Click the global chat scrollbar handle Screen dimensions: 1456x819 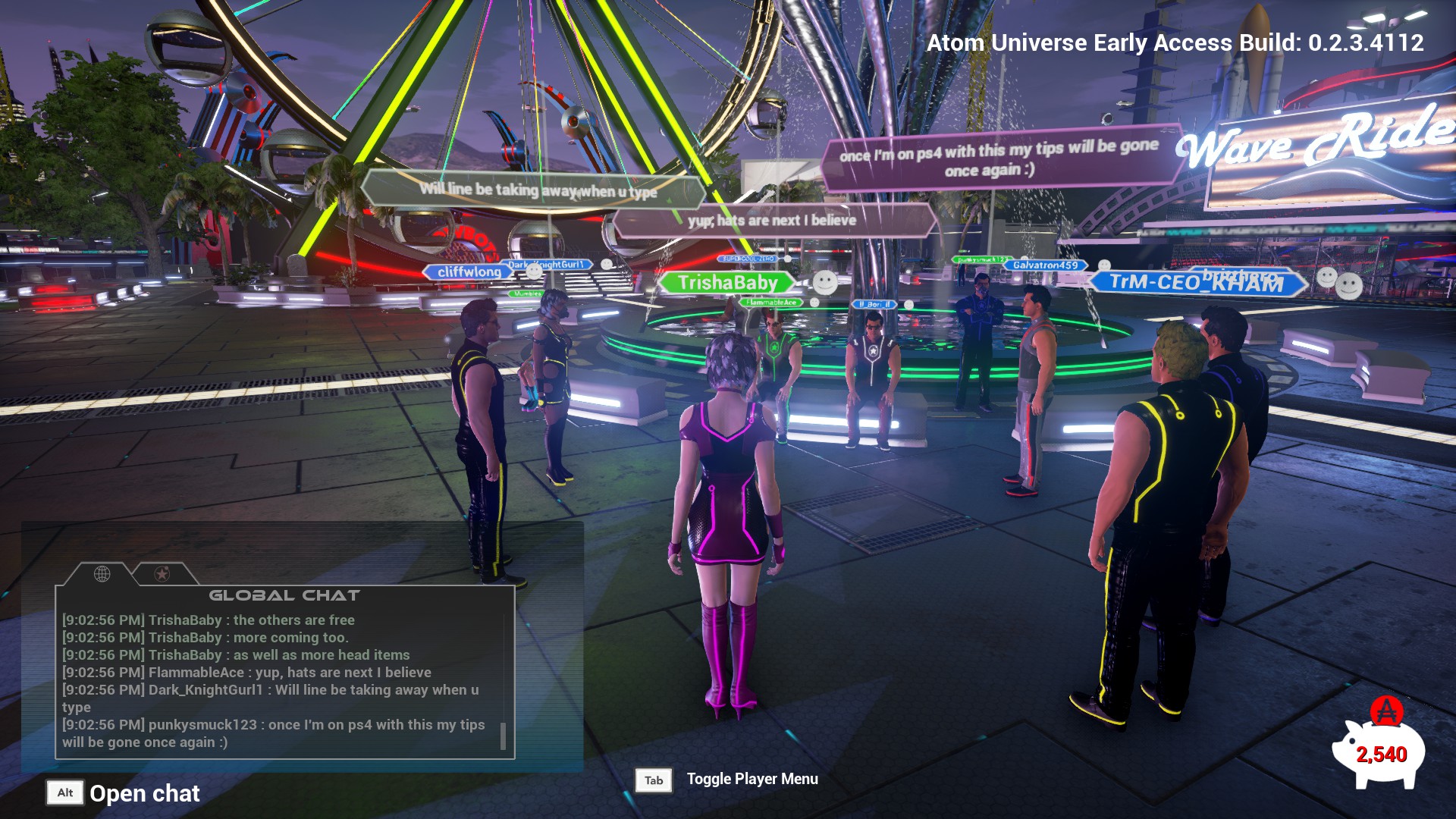pyautogui.click(x=503, y=736)
